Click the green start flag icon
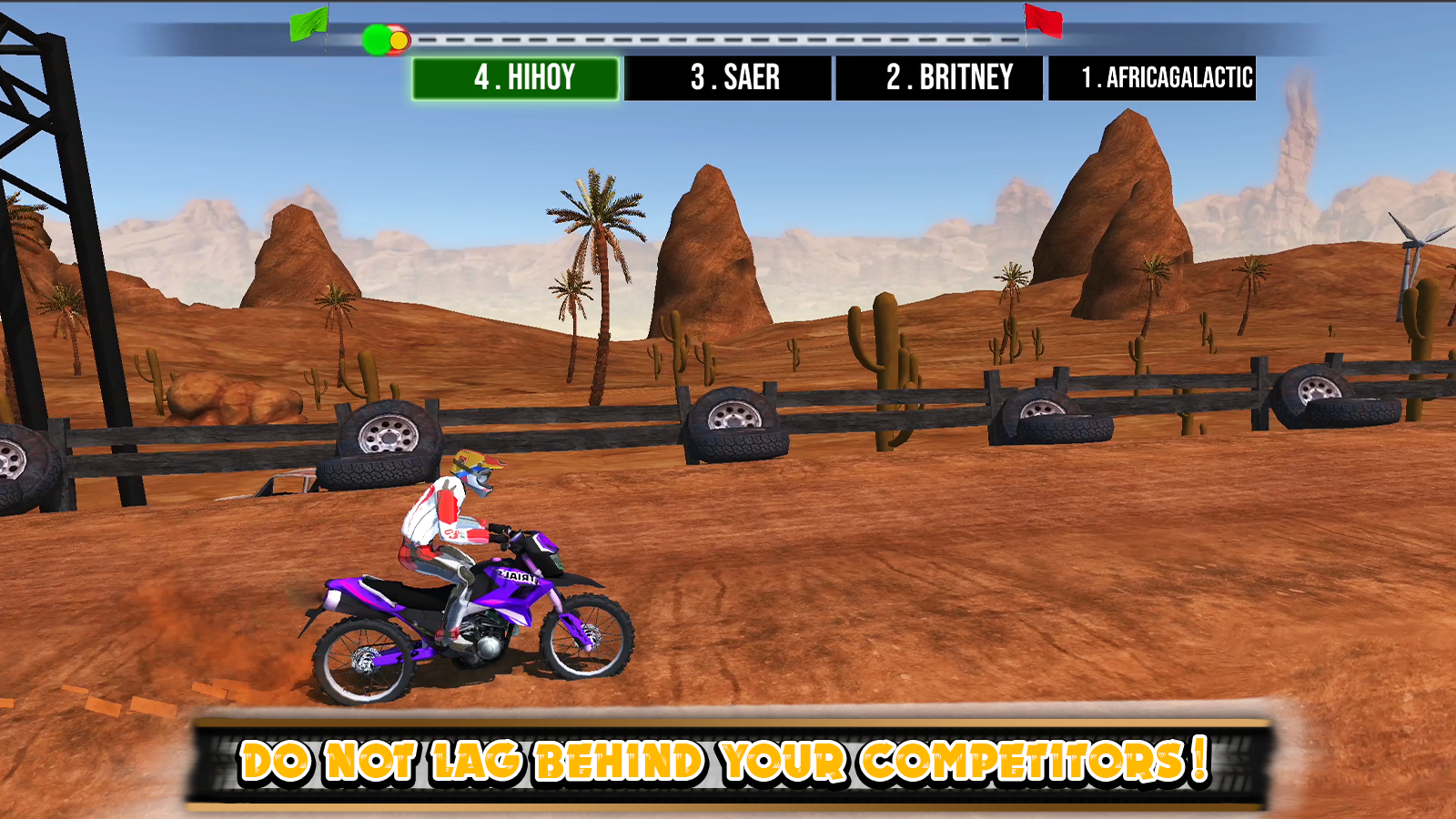This screenshot has width=1456, height=819. 308,22
